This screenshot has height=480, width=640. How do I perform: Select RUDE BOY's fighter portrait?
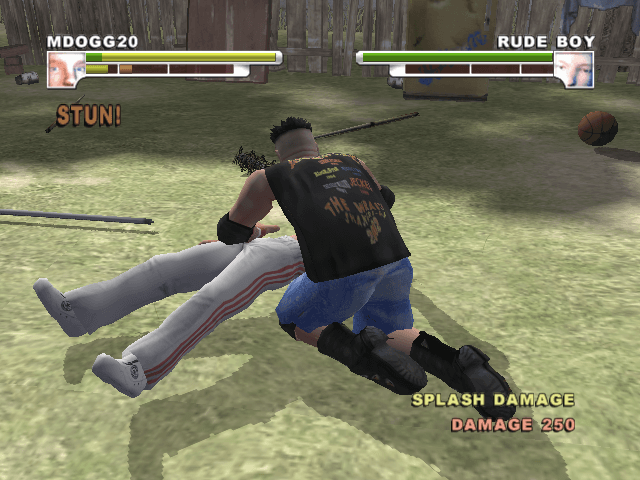(574, 69)
